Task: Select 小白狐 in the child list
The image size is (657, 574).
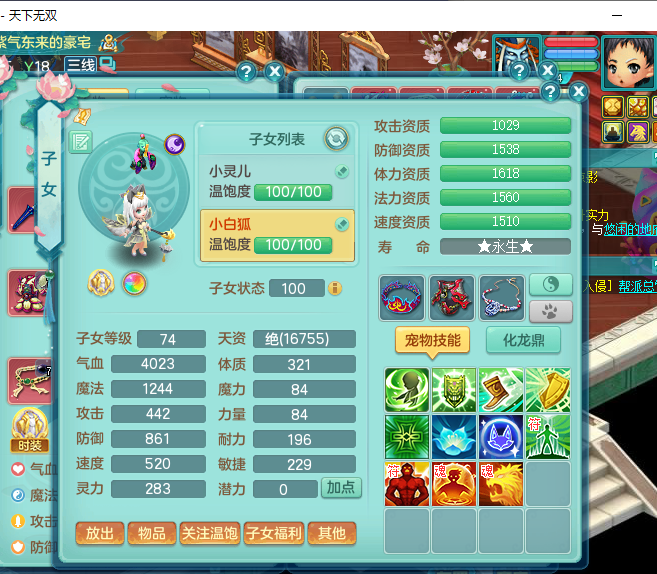Action: (277, 235)
